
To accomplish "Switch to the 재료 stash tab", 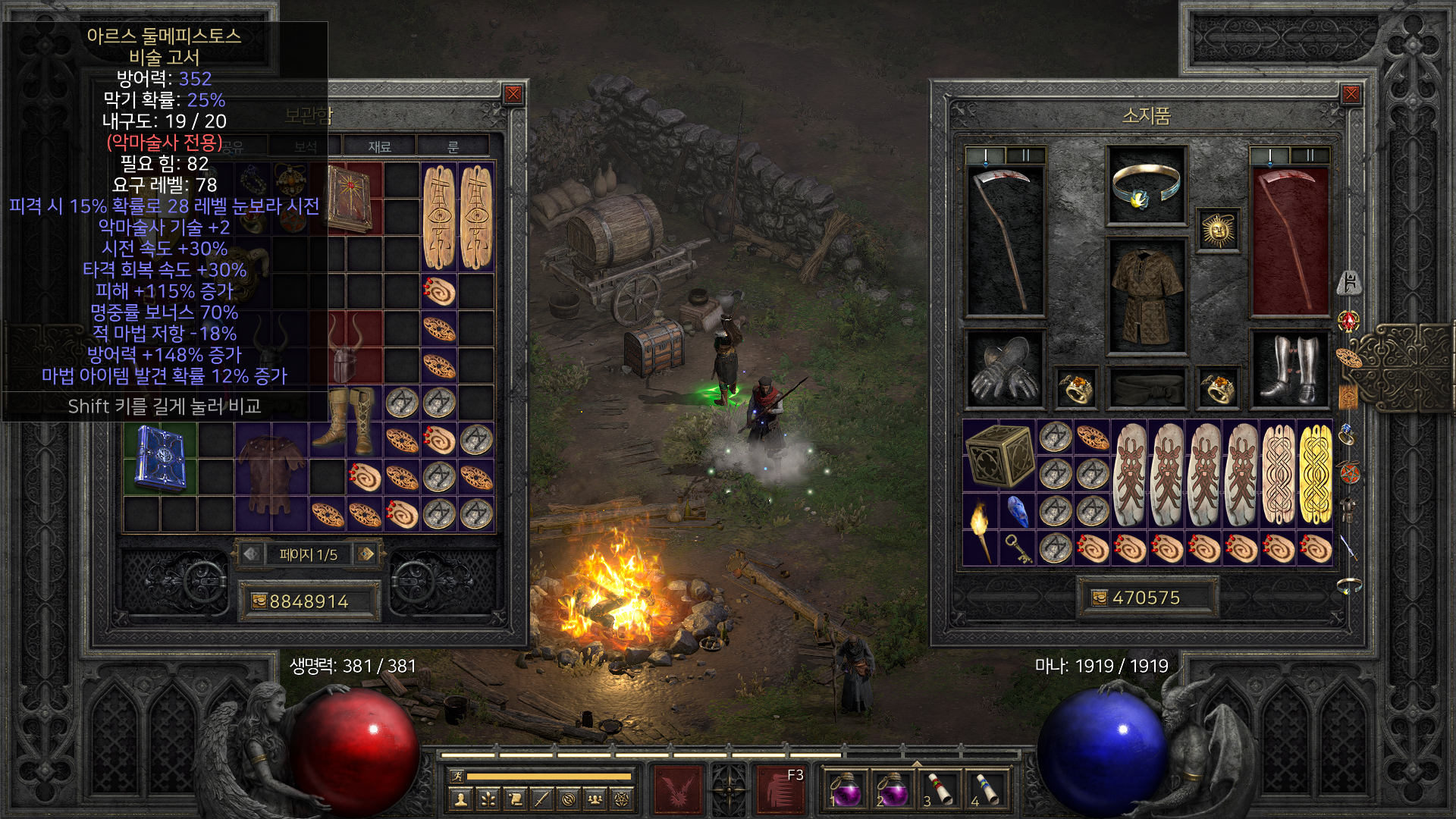I will point(379,146).
